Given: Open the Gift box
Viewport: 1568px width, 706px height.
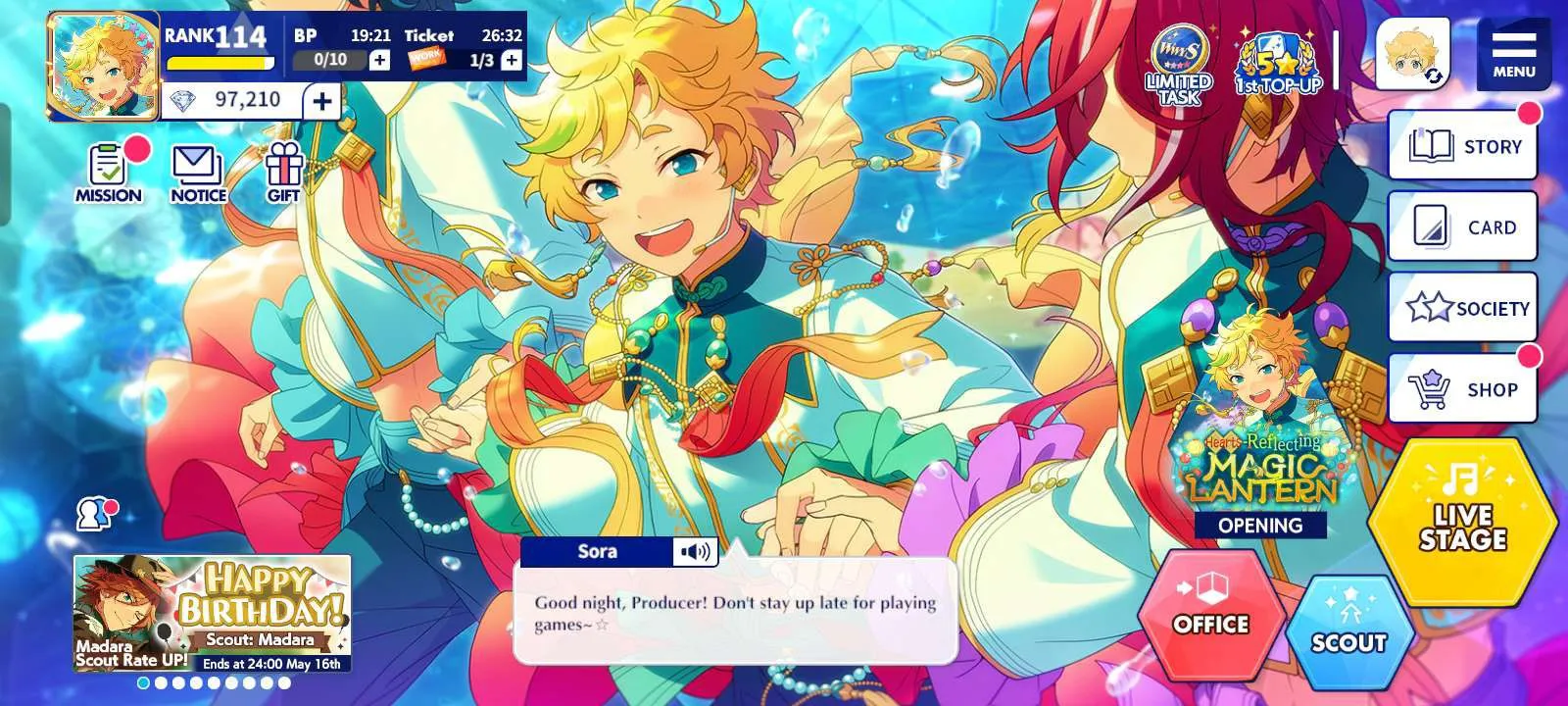Looking at the screenshot, I should (x=284, y=173).
